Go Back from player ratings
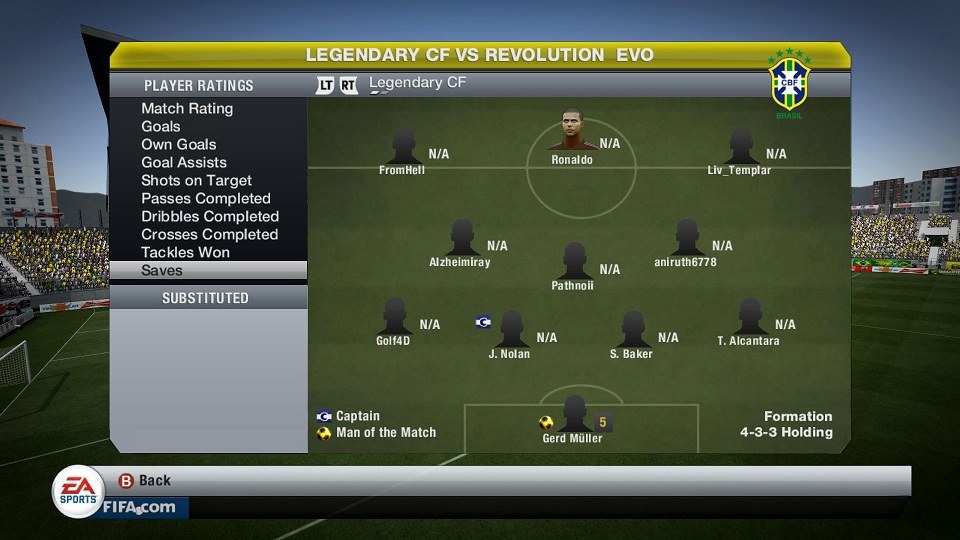The height and width of the screenshot is (540, 960). point(144,481)
